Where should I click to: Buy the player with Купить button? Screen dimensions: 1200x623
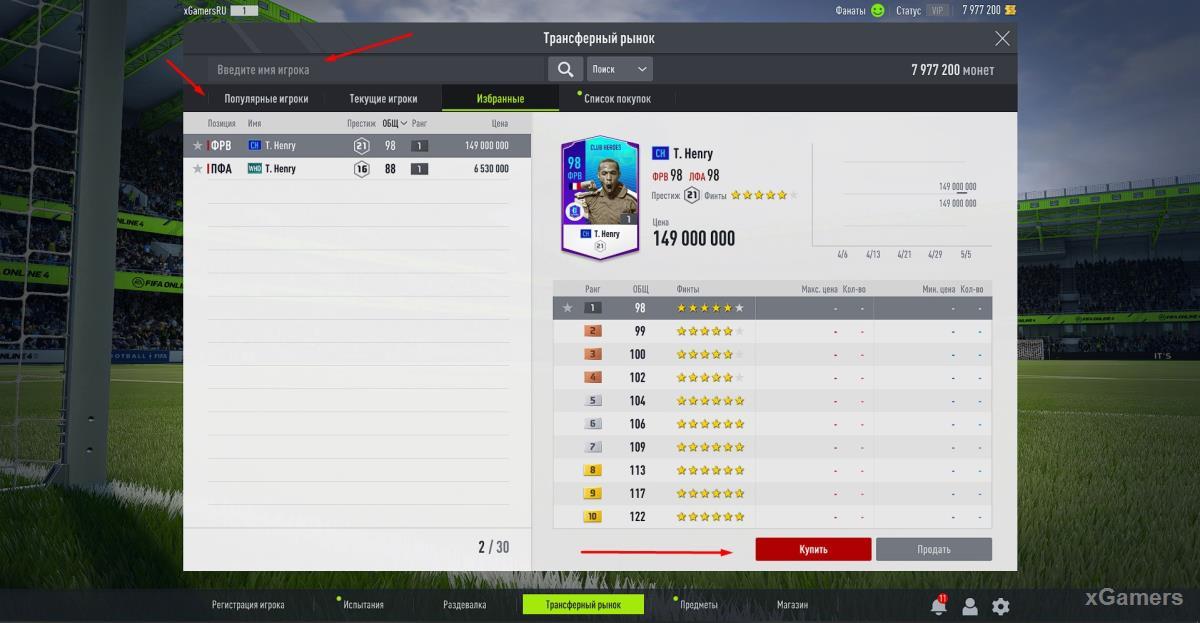(x=813, y=549)
